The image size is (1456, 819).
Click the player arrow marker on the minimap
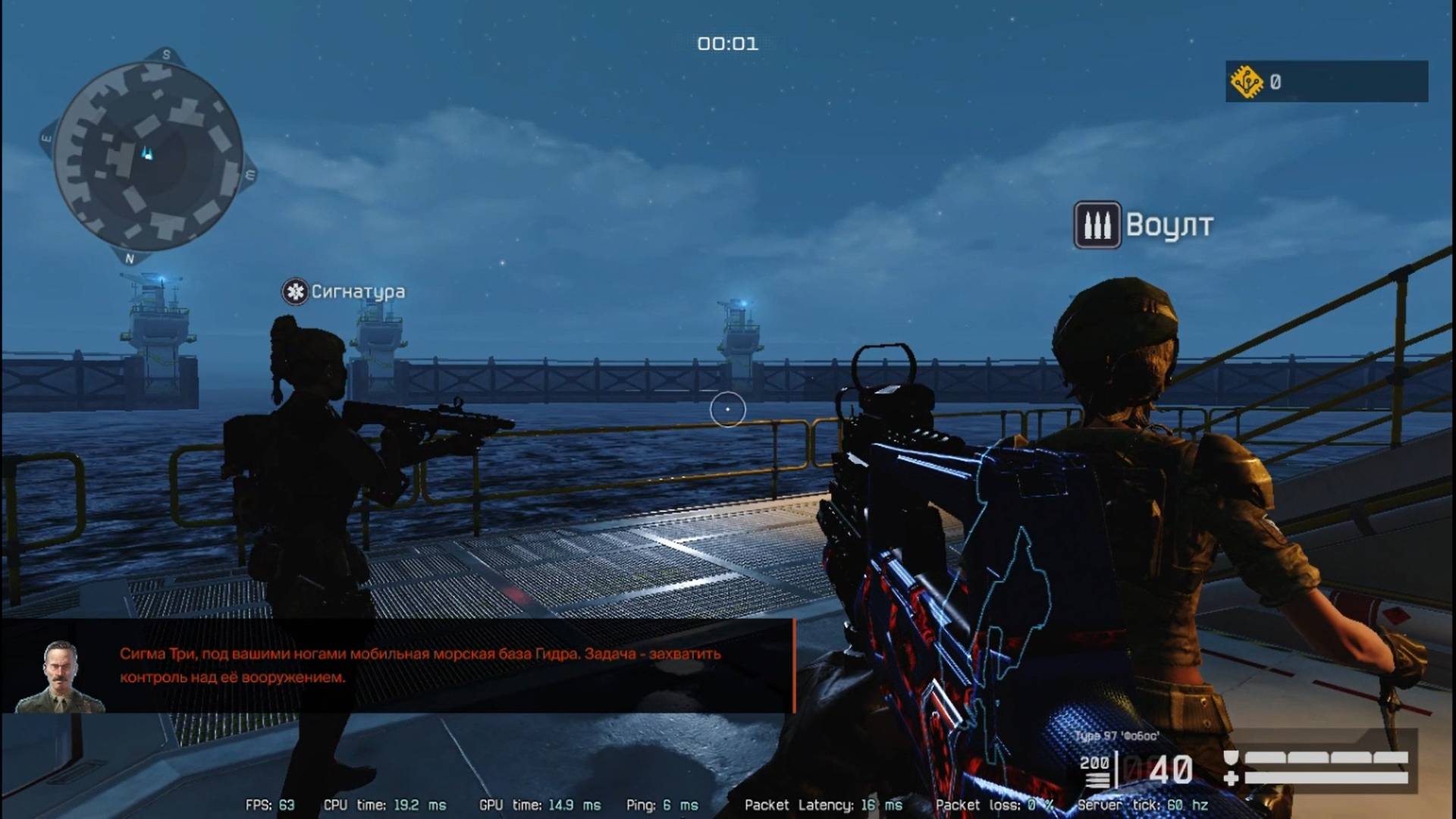[146, 152]
